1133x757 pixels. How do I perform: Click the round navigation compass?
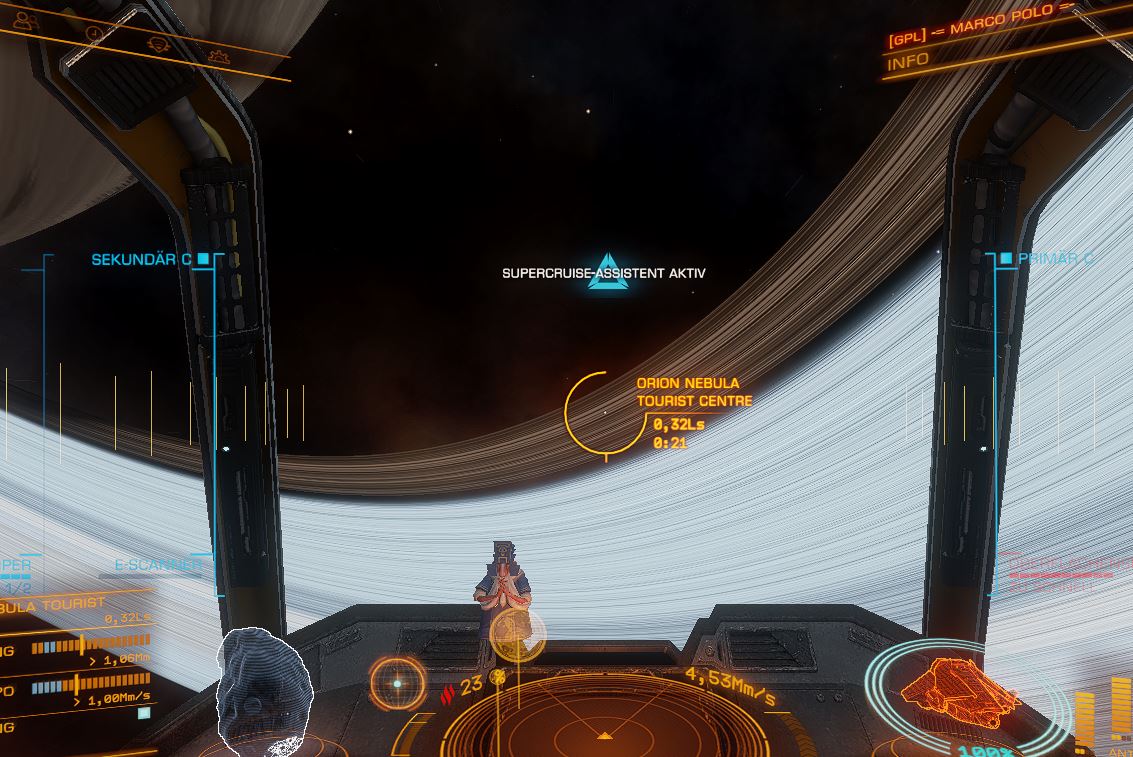pyautogui.click(x=397, y=684)
